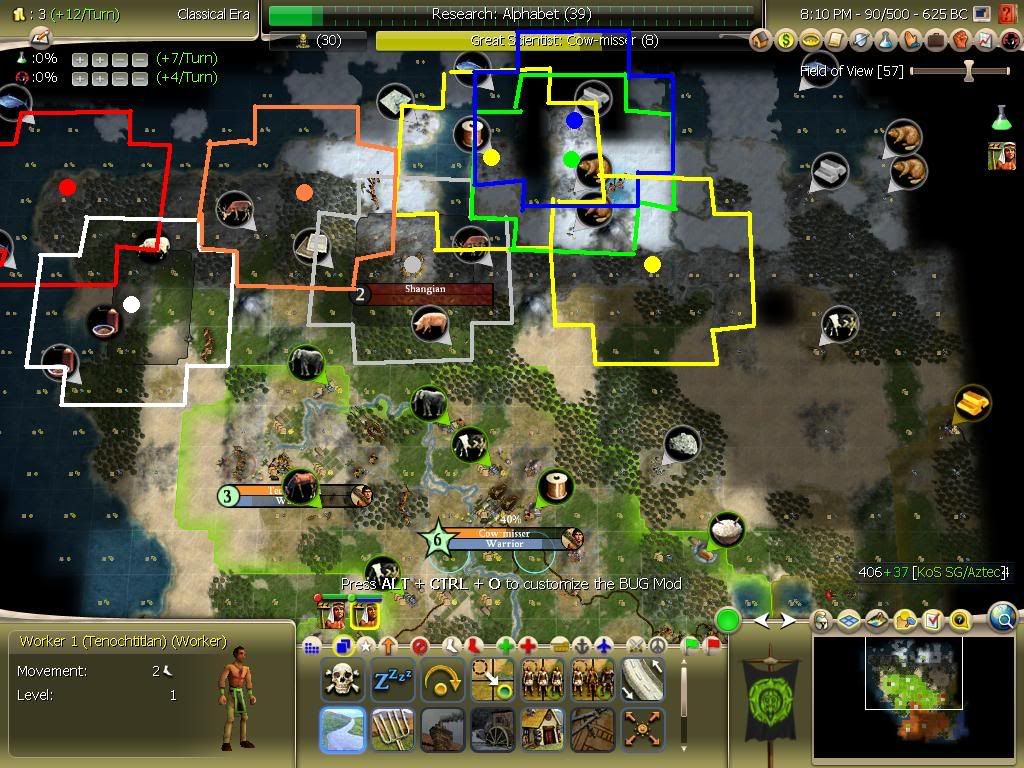Open the Technology Advisor flask icon
Image resolution: width=1024 pixels, height=768 pixels.
(886, 40)
